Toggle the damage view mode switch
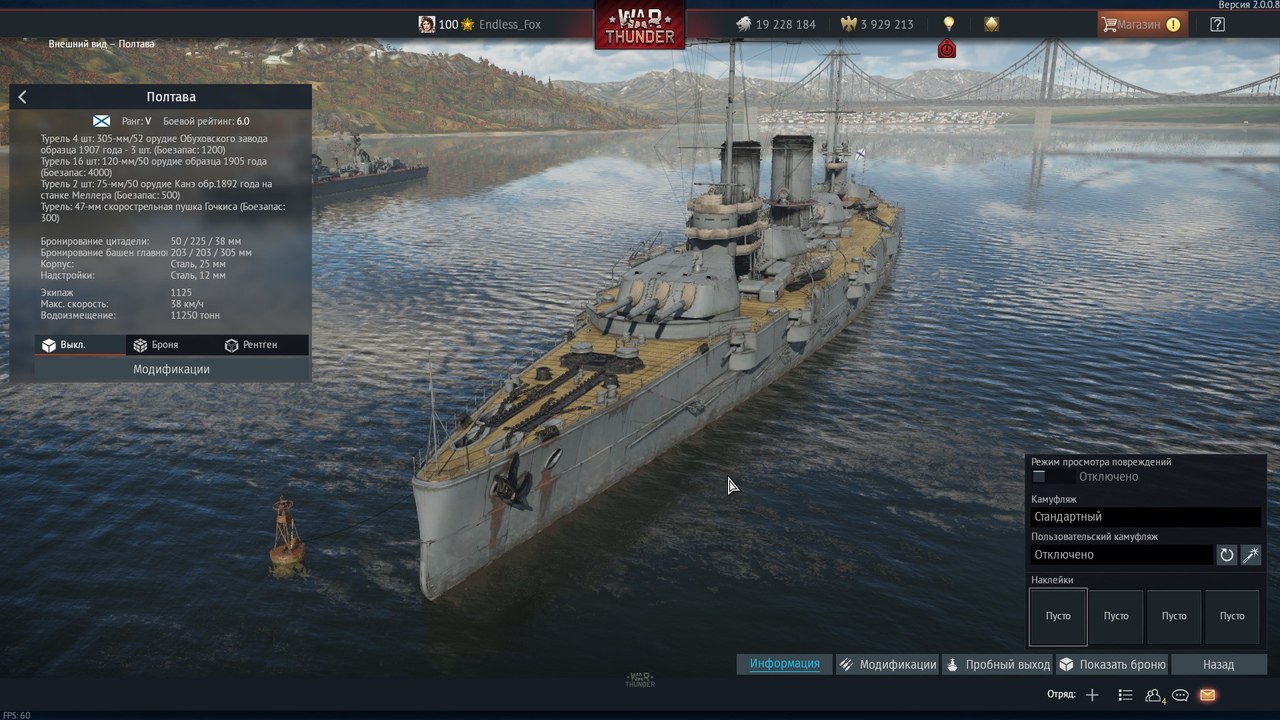 click(1040, 477)
